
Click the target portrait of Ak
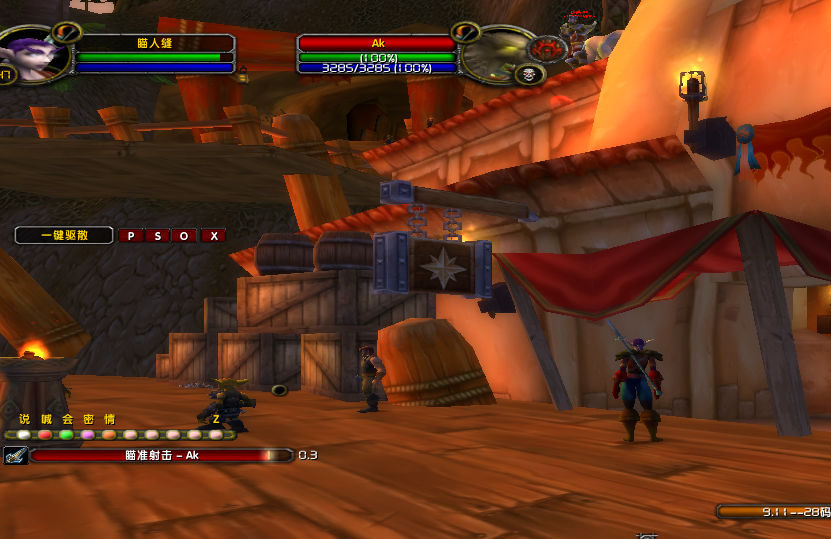[493, 53]
